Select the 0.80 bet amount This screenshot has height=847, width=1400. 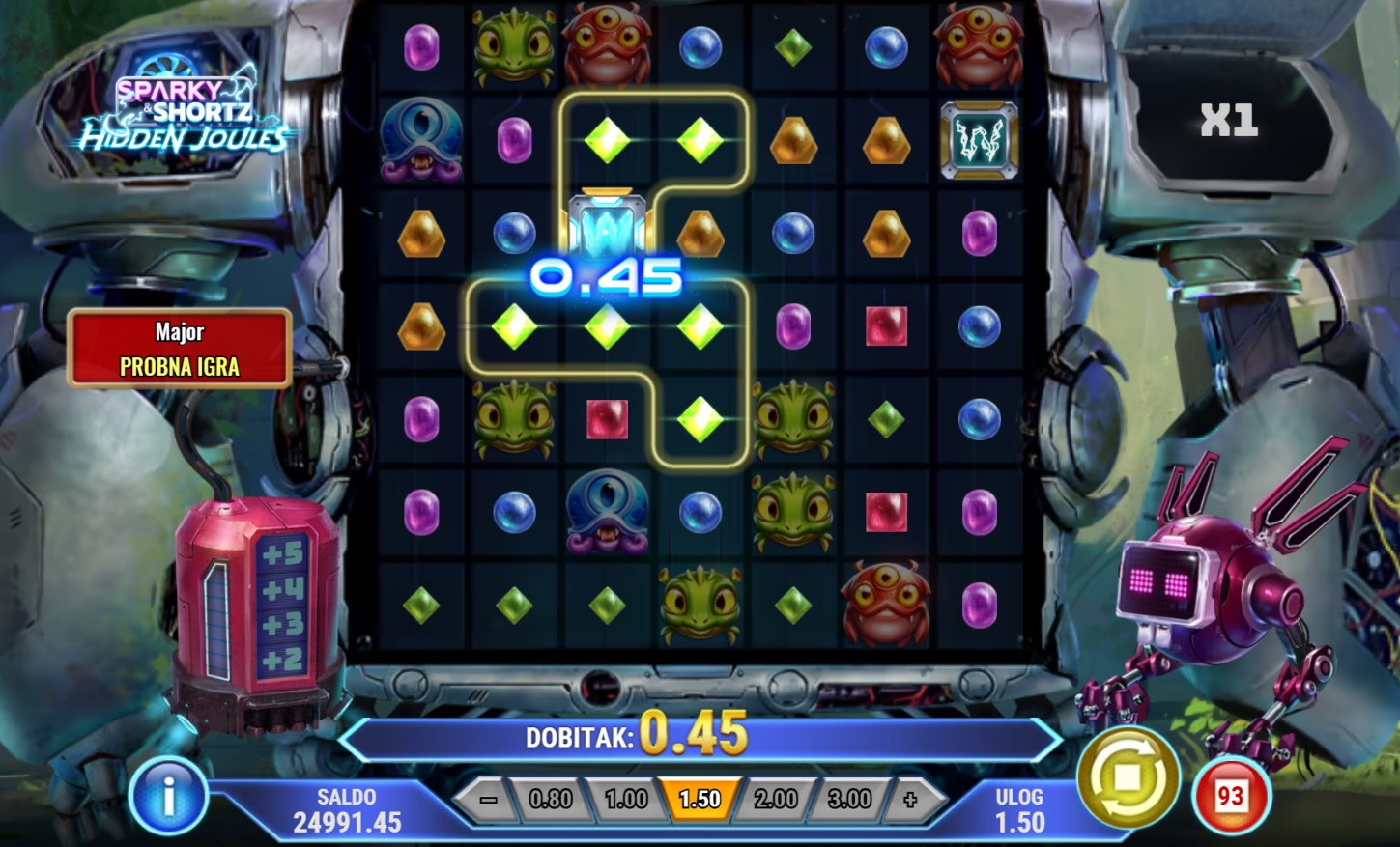click(551, 800)
